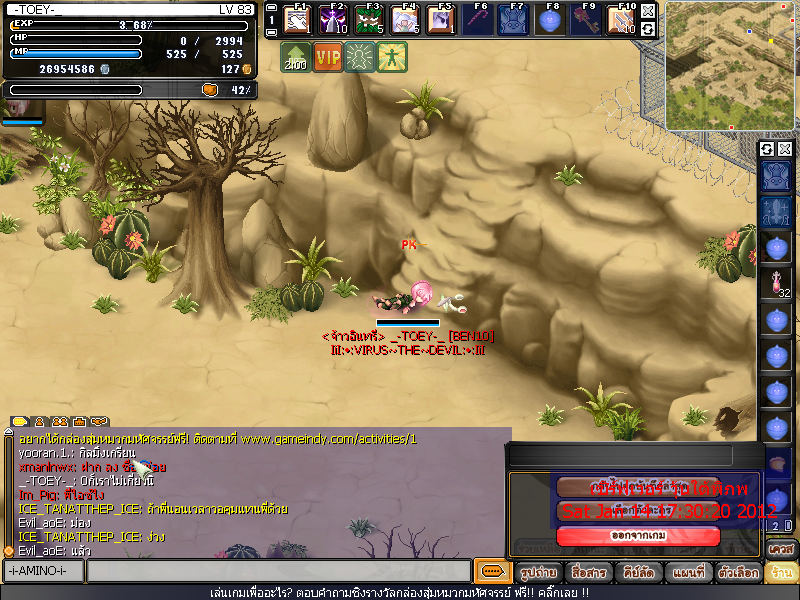Screen dimensions: 800x600
Task: Open the เควส quest button
Action: tap(781, 549)
